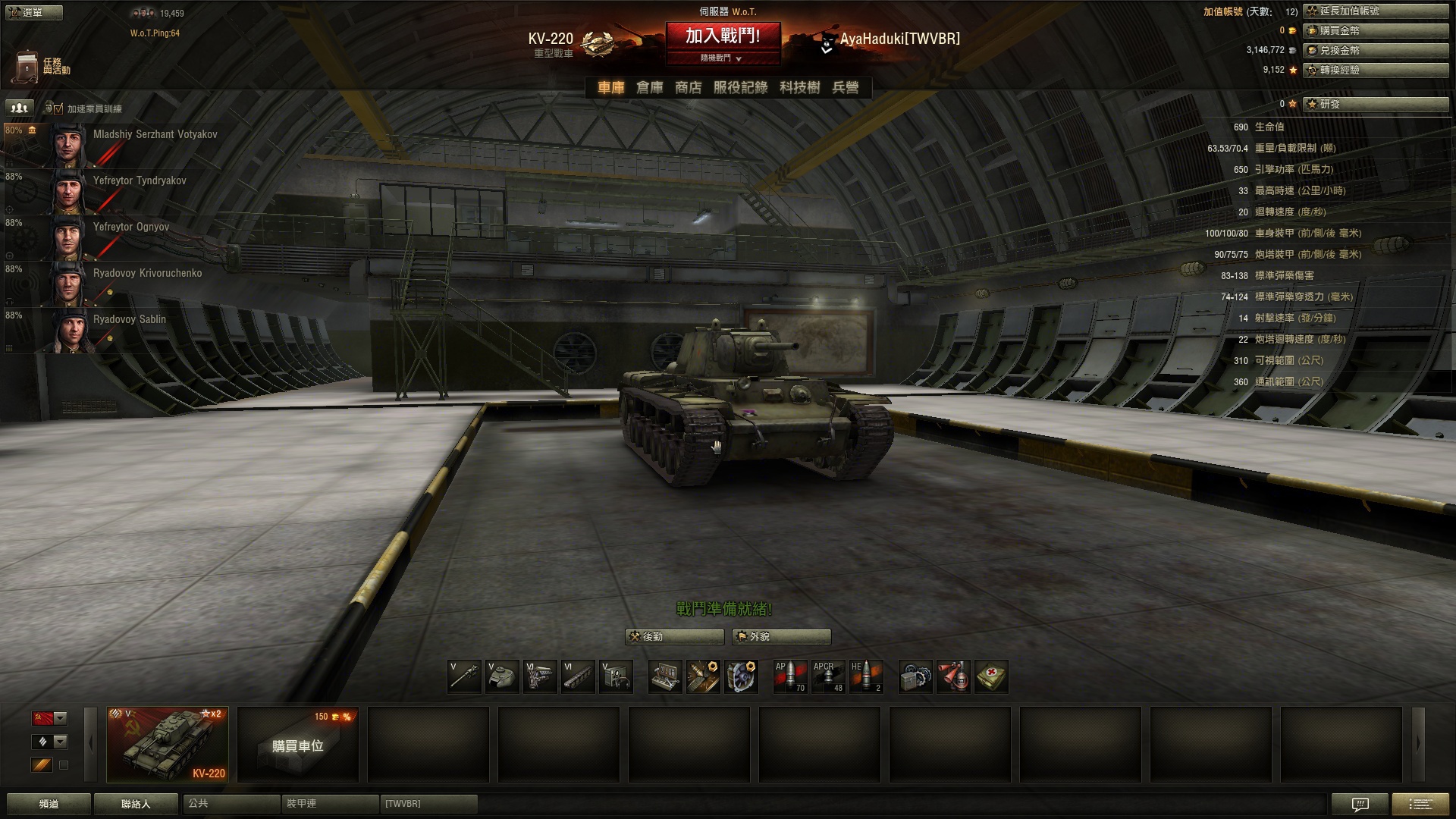The image size is (1456, 819).
Task: Click the red 加入戰鬥! battle button
Action: tap(723, 36)
